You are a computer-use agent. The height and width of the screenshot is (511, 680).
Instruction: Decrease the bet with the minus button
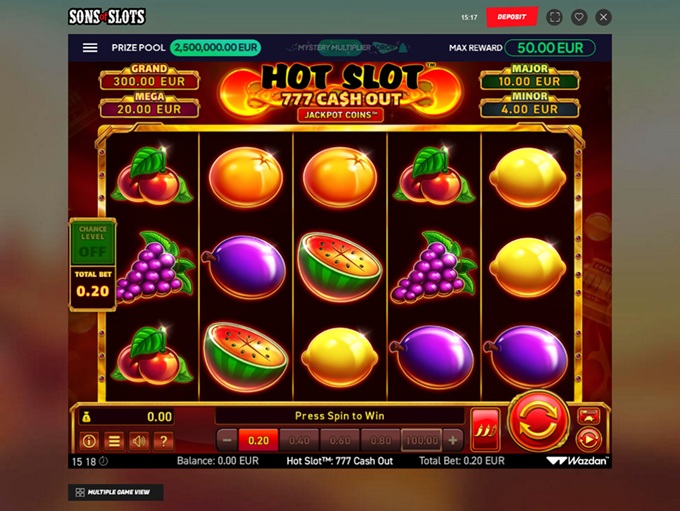coord(227,440)
